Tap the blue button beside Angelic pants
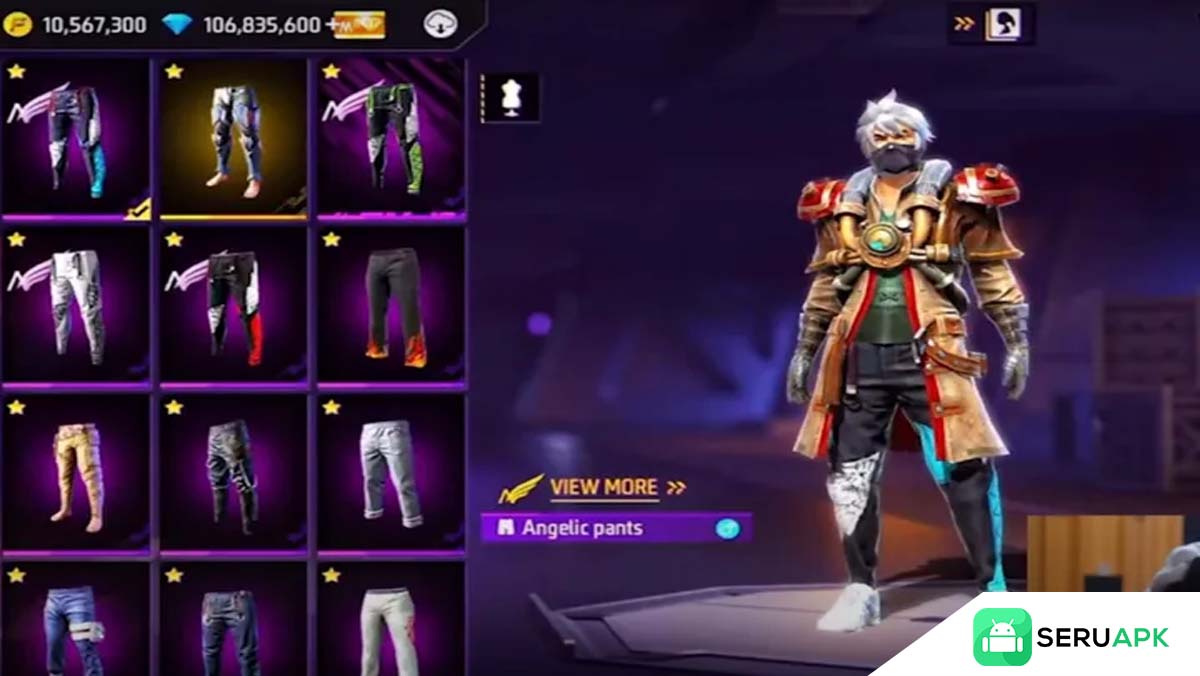This screenshot has width=1200, height=676. pyautogui.click(x=728, y=528)
